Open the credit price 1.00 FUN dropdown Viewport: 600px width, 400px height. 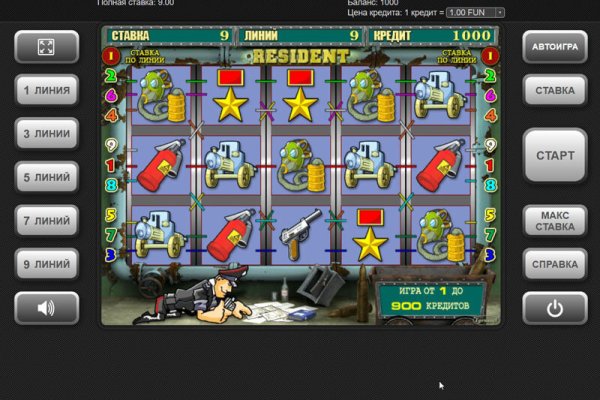(475, 12)
